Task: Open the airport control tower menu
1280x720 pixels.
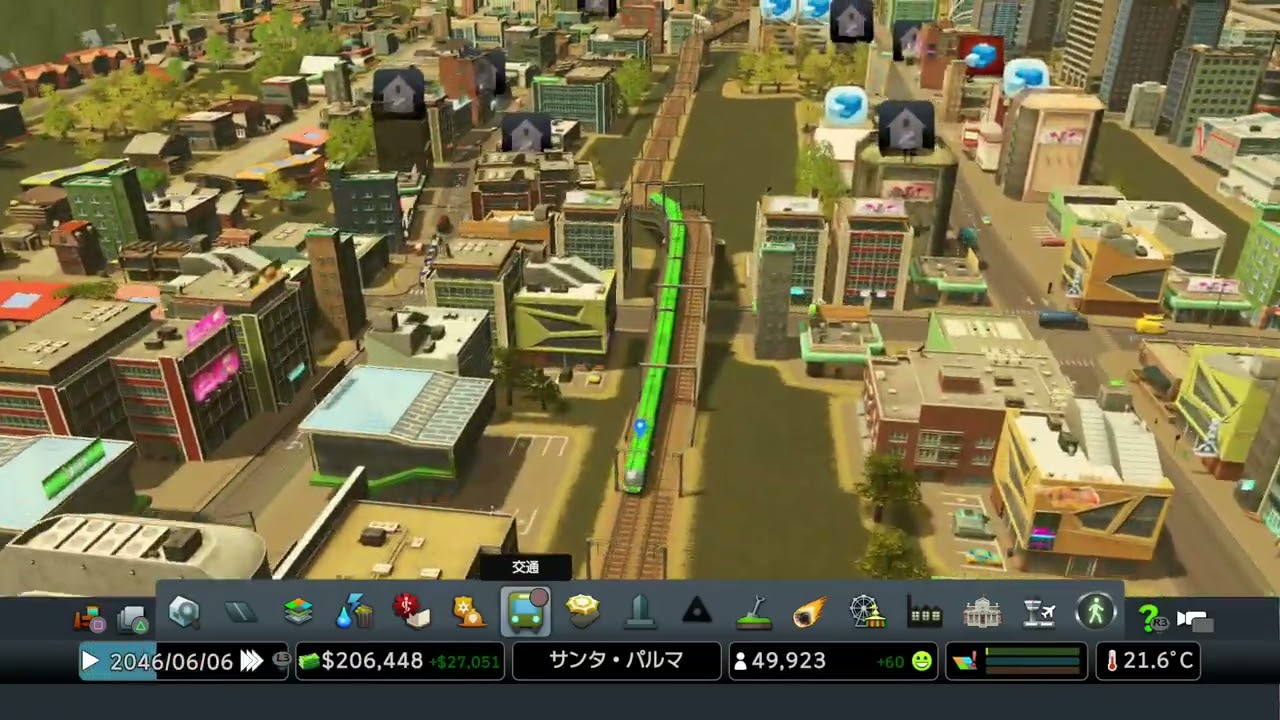Action: (1039, 612)
